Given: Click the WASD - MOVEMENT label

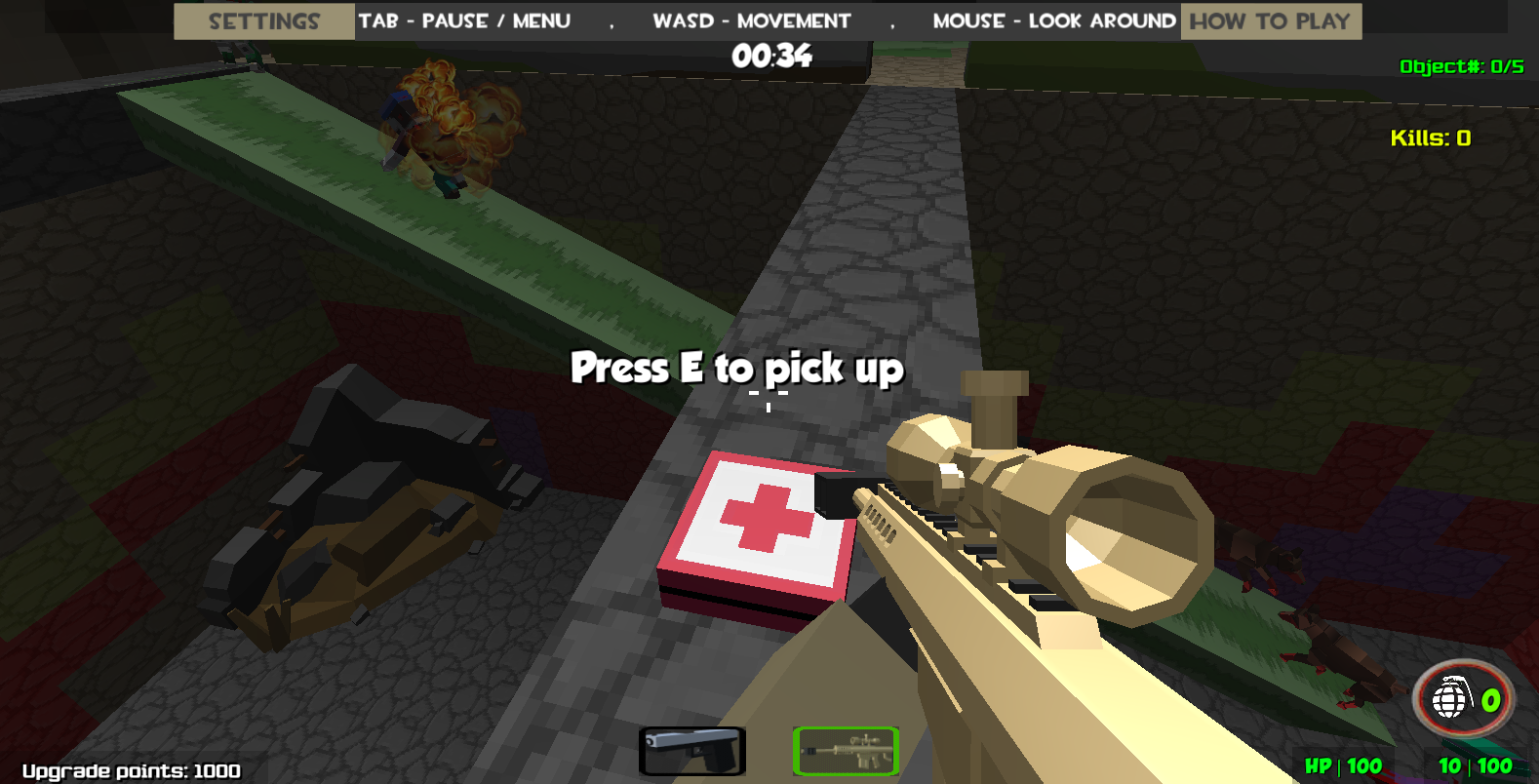Looking at the screenshot, I should coord(751,20).
